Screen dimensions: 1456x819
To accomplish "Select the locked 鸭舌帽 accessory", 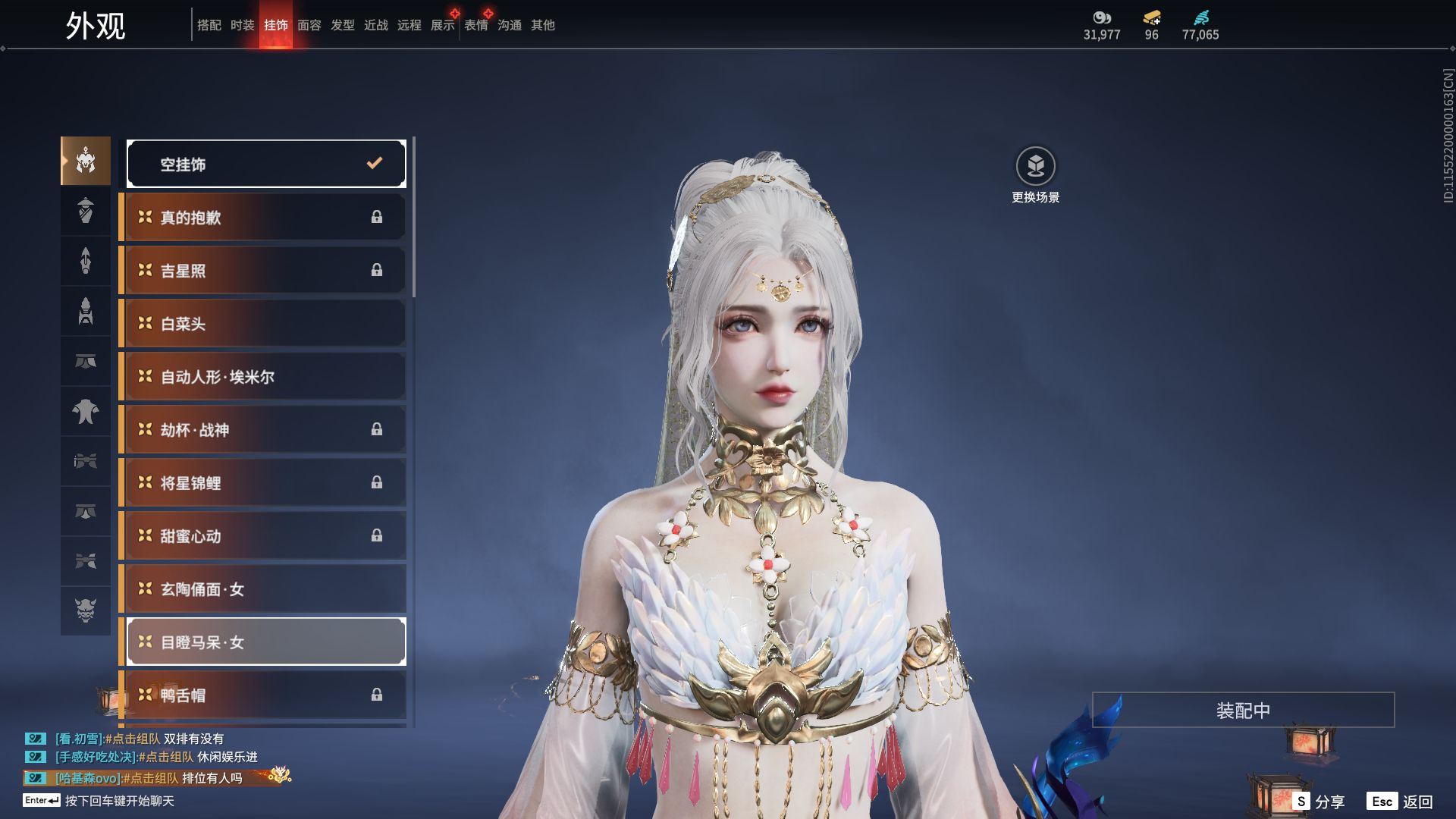I will (x=263, y=695).
